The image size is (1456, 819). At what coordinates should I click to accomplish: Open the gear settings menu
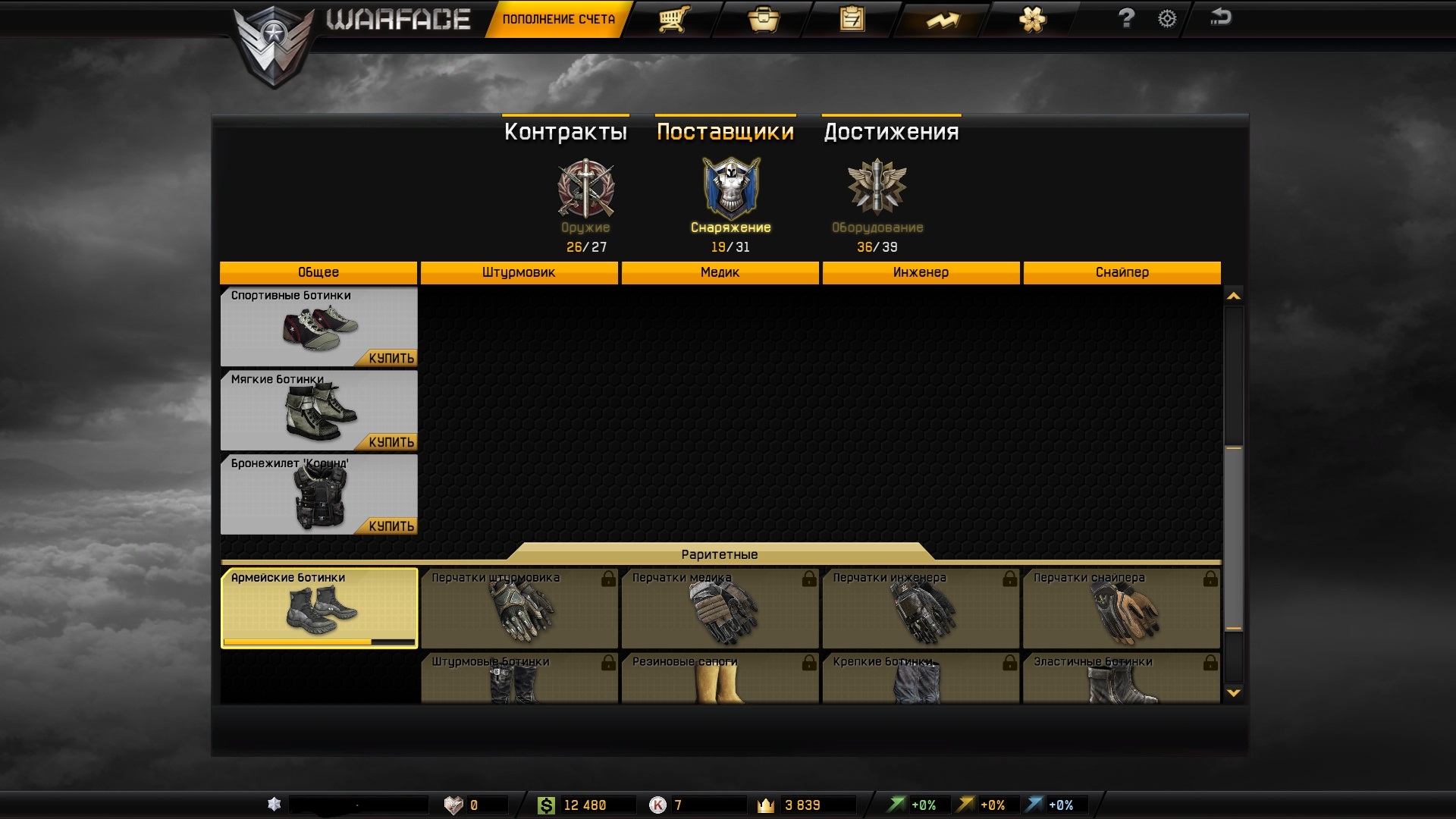click(1167, 19)
